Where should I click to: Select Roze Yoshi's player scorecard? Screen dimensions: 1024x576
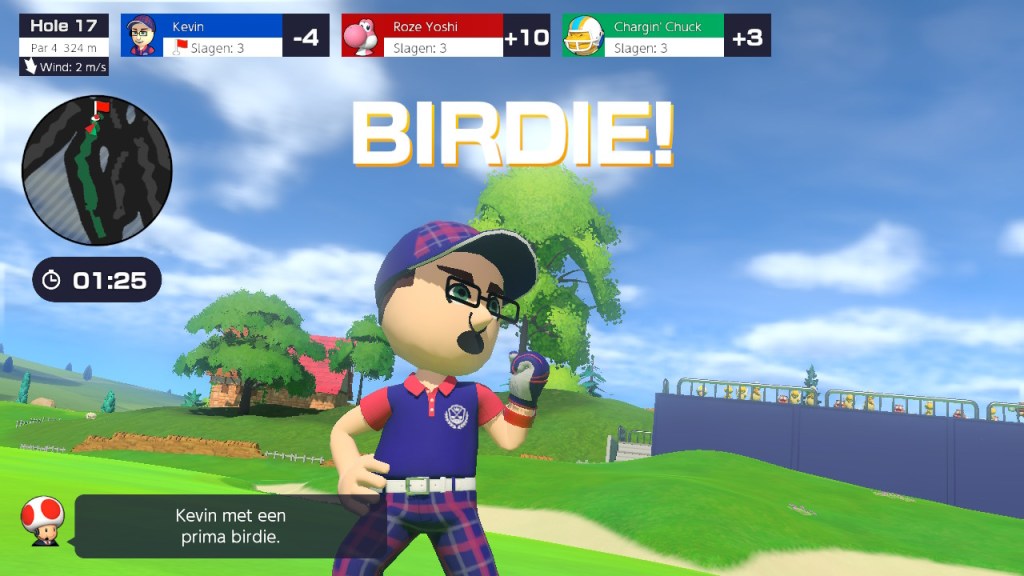click(x=445, y=36)
